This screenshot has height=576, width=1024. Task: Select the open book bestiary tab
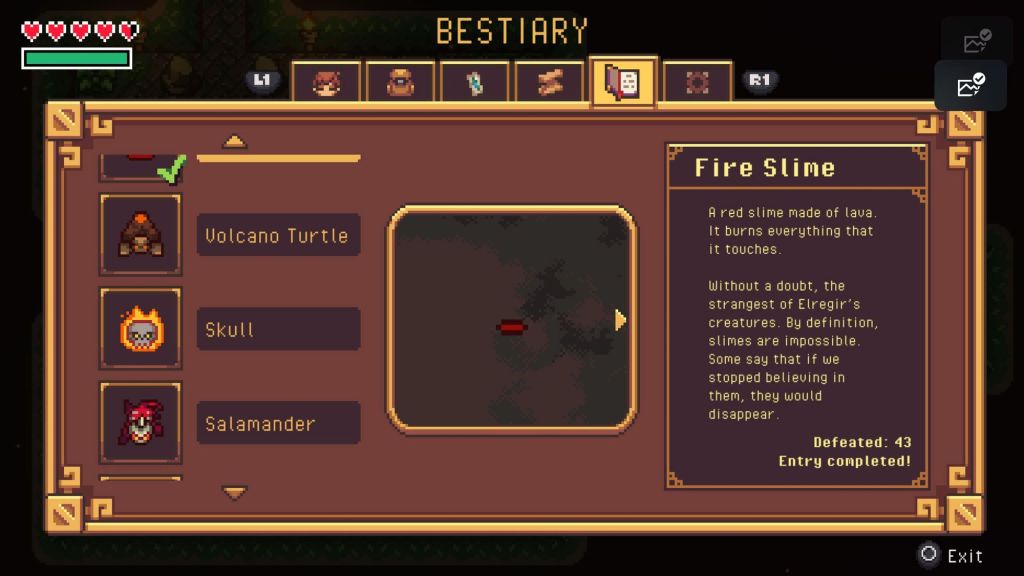pos(623,83)
